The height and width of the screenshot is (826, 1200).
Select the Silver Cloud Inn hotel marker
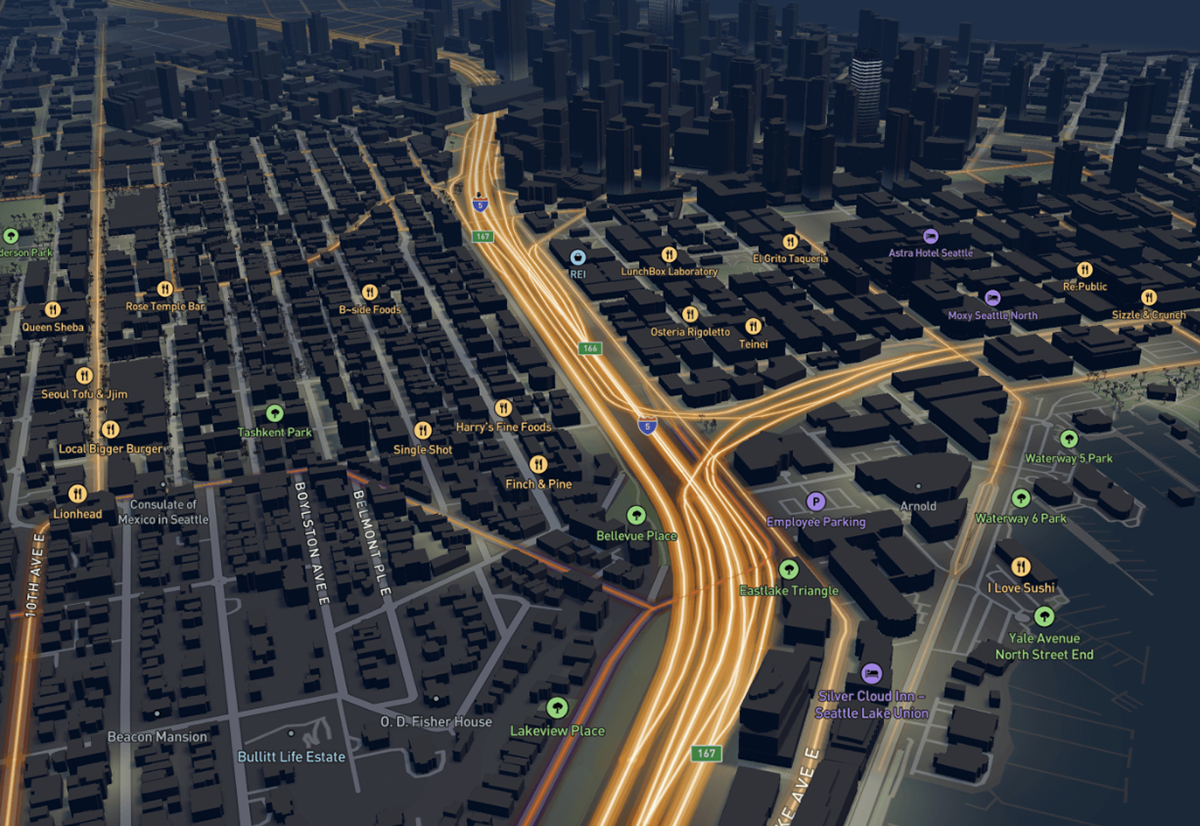tap(871, 673)
